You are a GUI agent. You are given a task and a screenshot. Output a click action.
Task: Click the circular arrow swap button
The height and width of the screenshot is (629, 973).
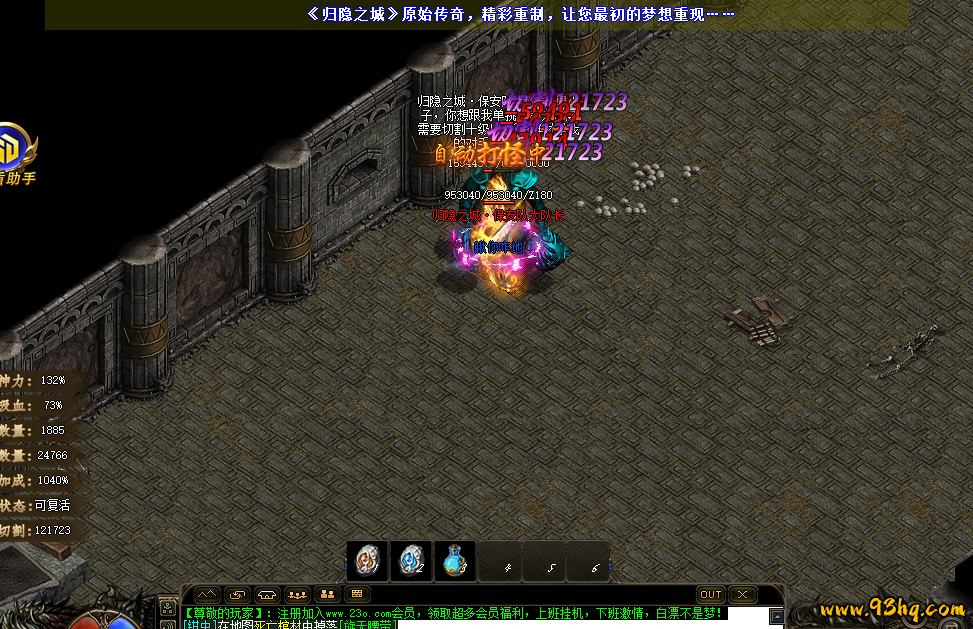click(237, 594)
